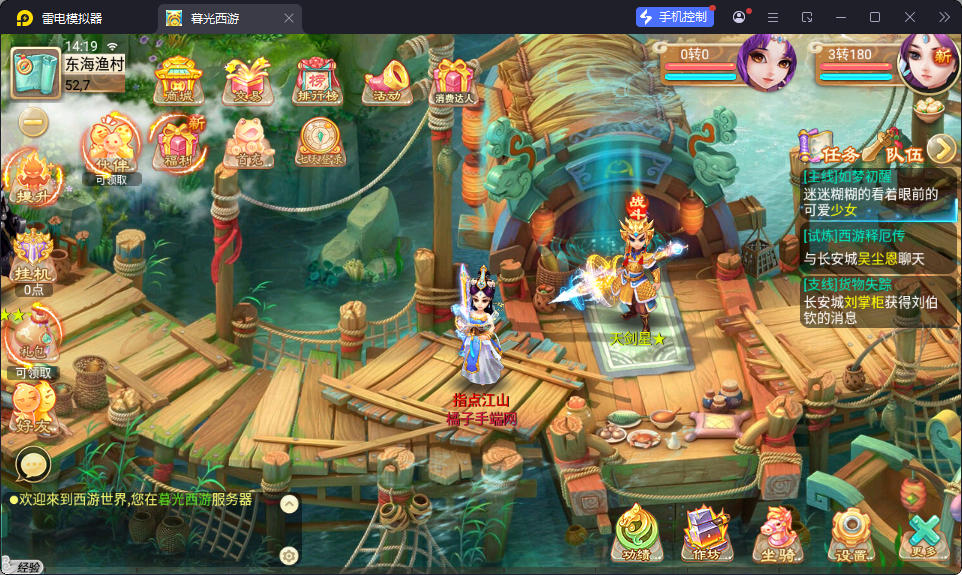This screenshot has width=962, height=575.
Task: Open the 伙伴 companions icon
Action: pyautogui.click(x=110, y=150)
